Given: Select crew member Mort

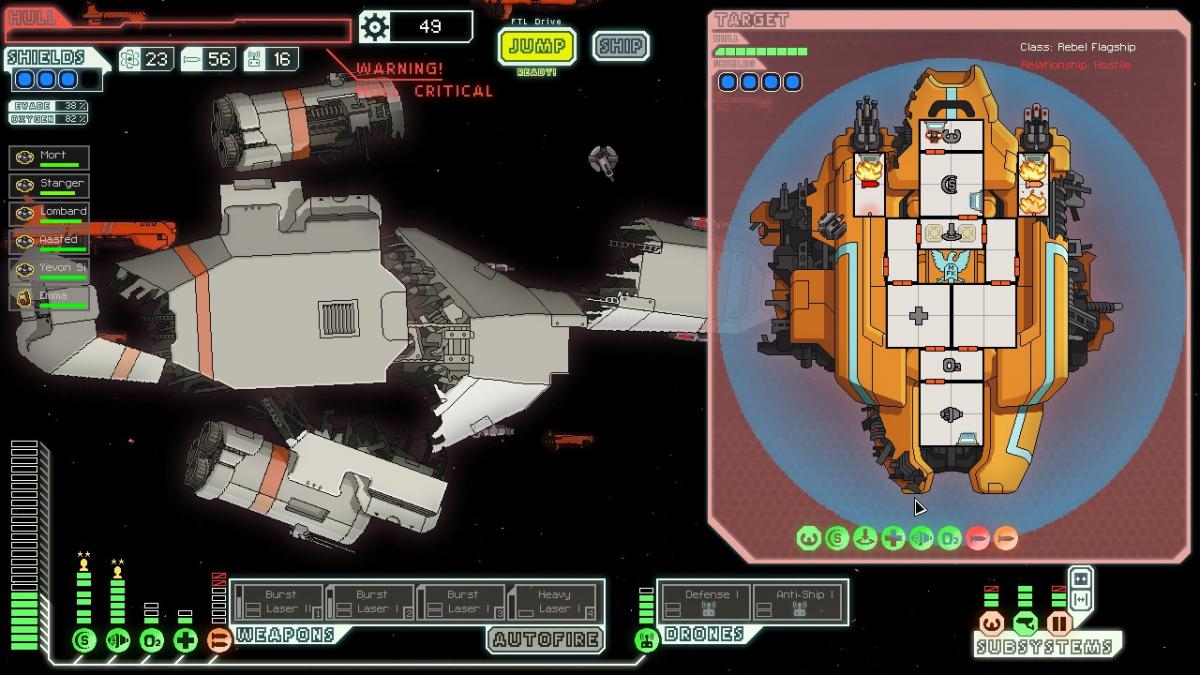Looking at the screenshot, I should [50, 157].
